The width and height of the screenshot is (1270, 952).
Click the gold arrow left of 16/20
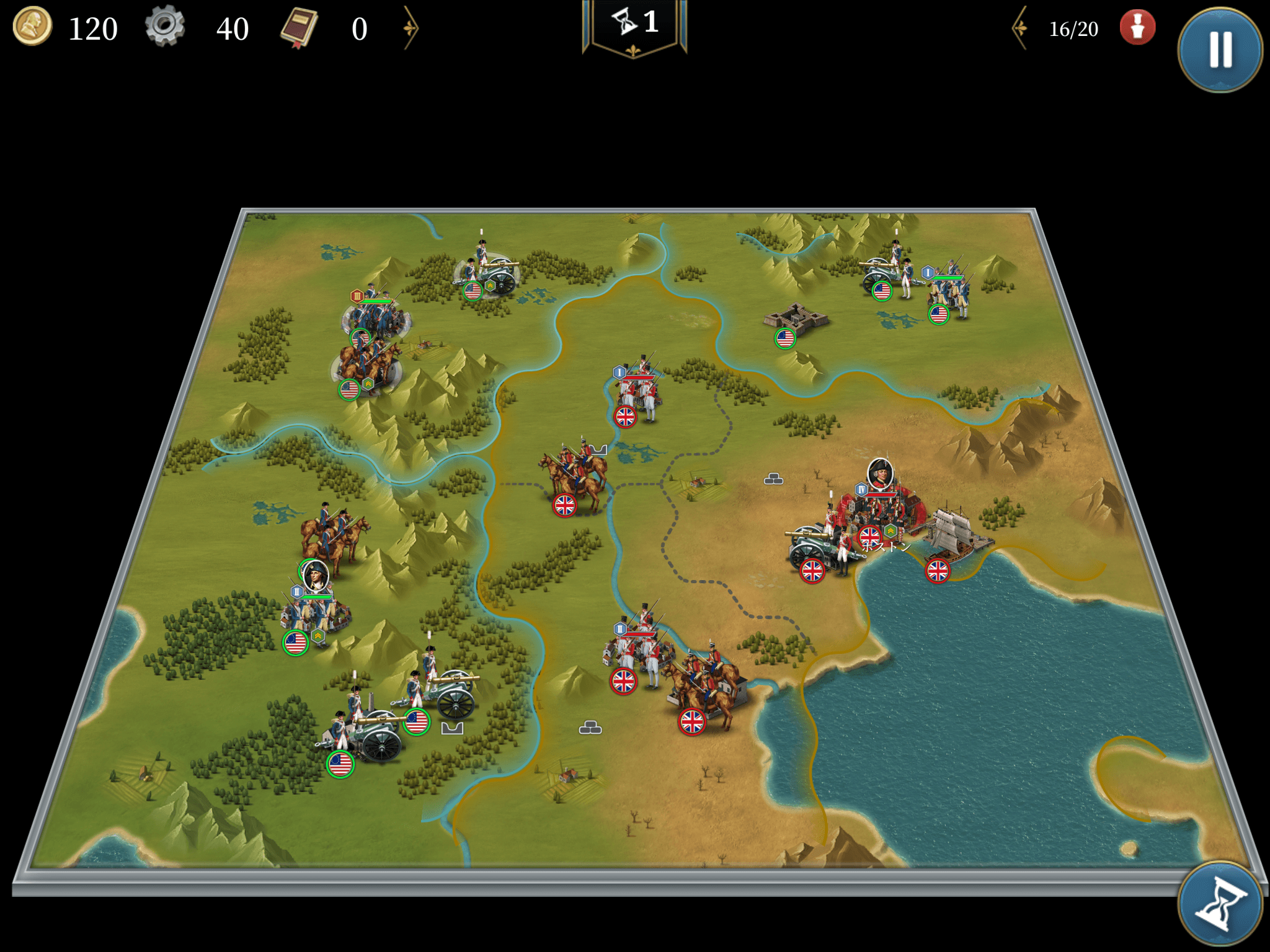[1020, 28]
